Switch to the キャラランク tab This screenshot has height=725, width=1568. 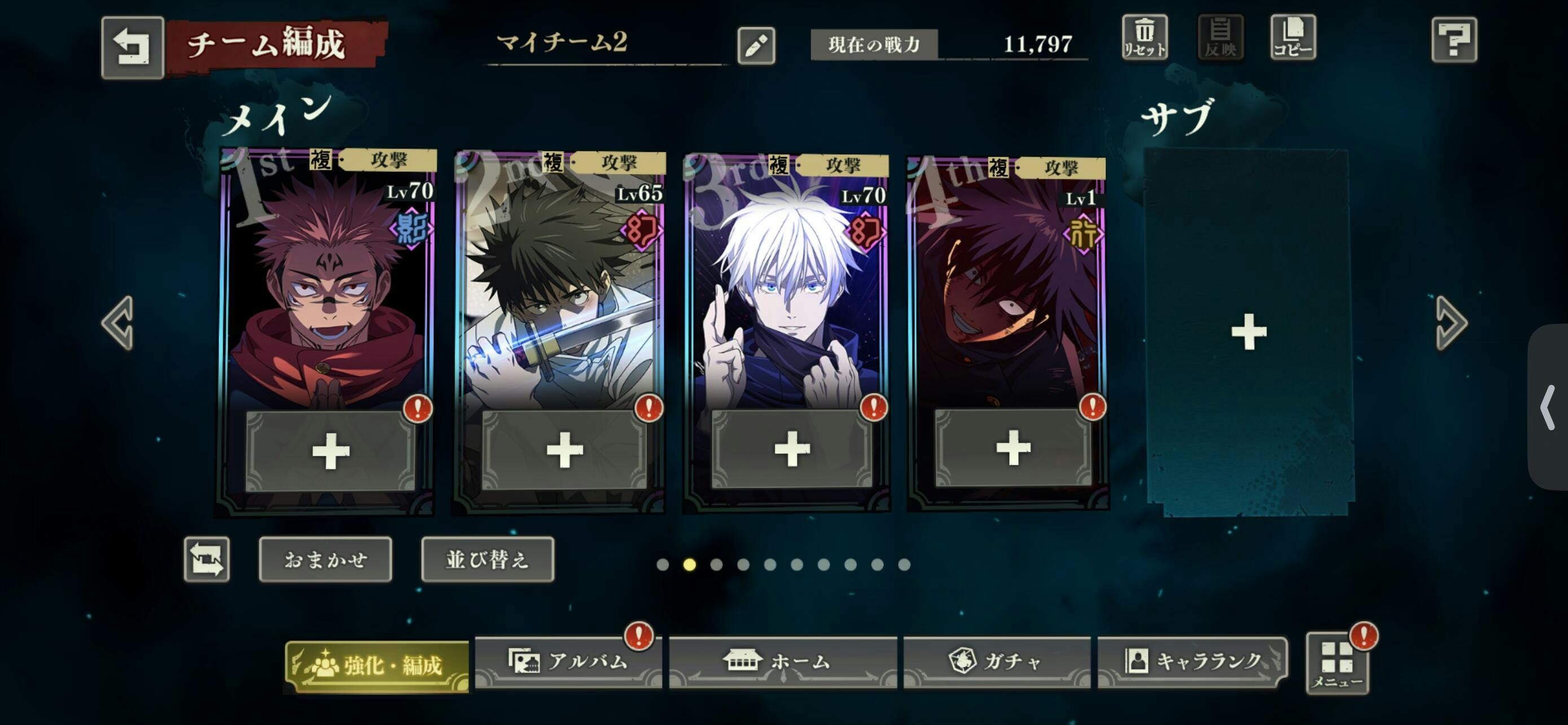coord(1192,662)
